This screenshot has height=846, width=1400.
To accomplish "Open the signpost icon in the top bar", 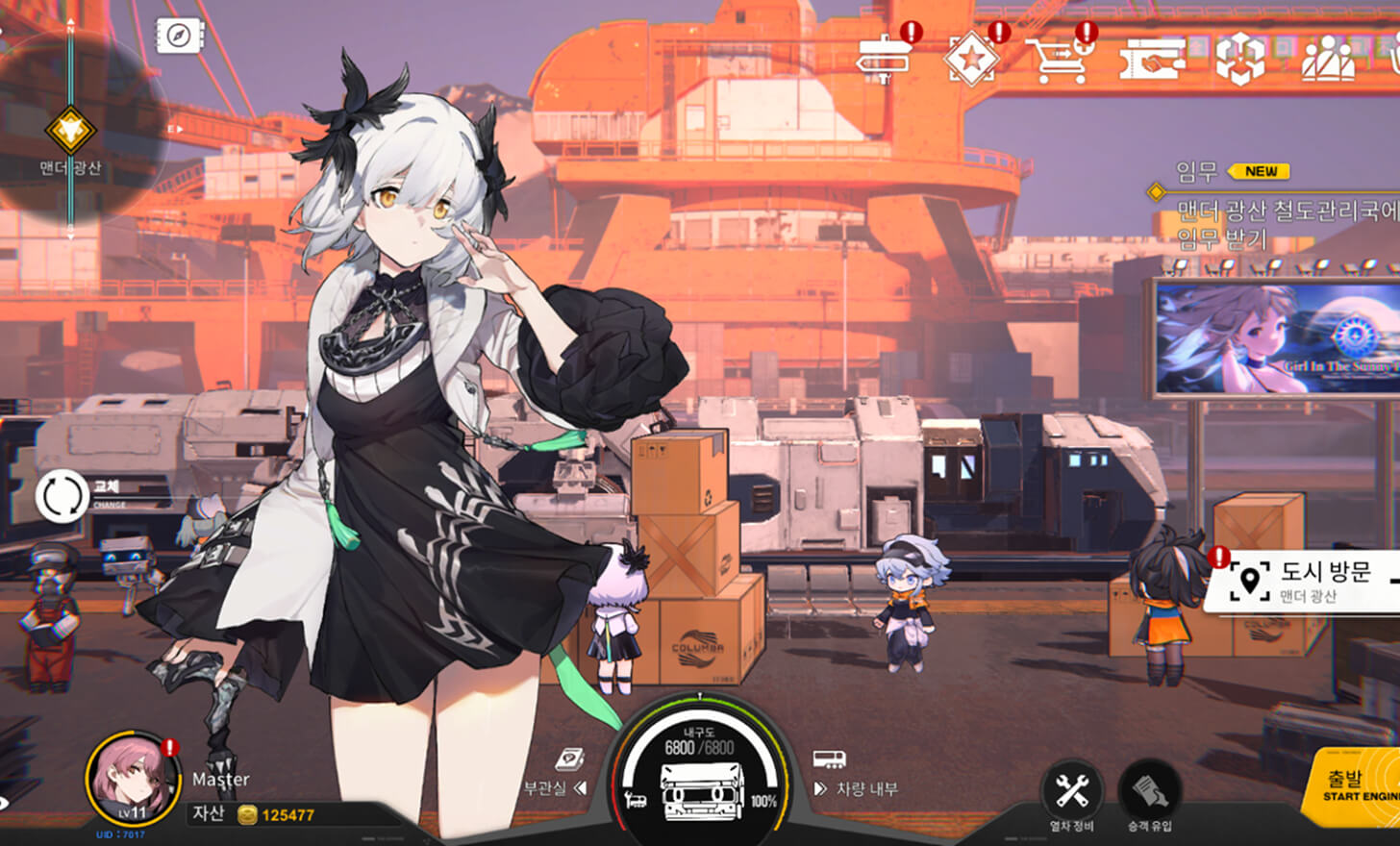I will [884, 58].
